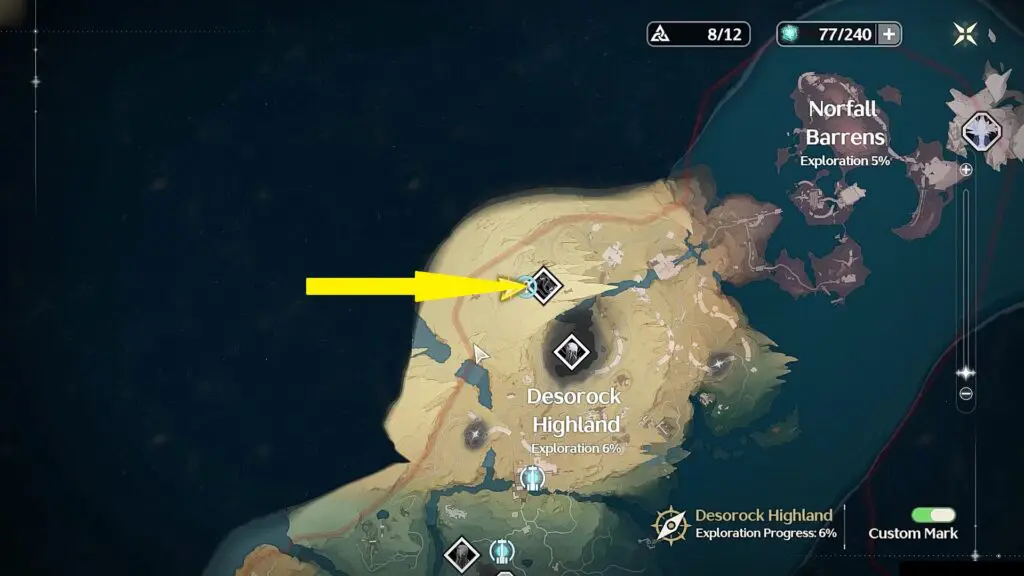Select the diamond marker the yellow arrow points to

[545, 285]
